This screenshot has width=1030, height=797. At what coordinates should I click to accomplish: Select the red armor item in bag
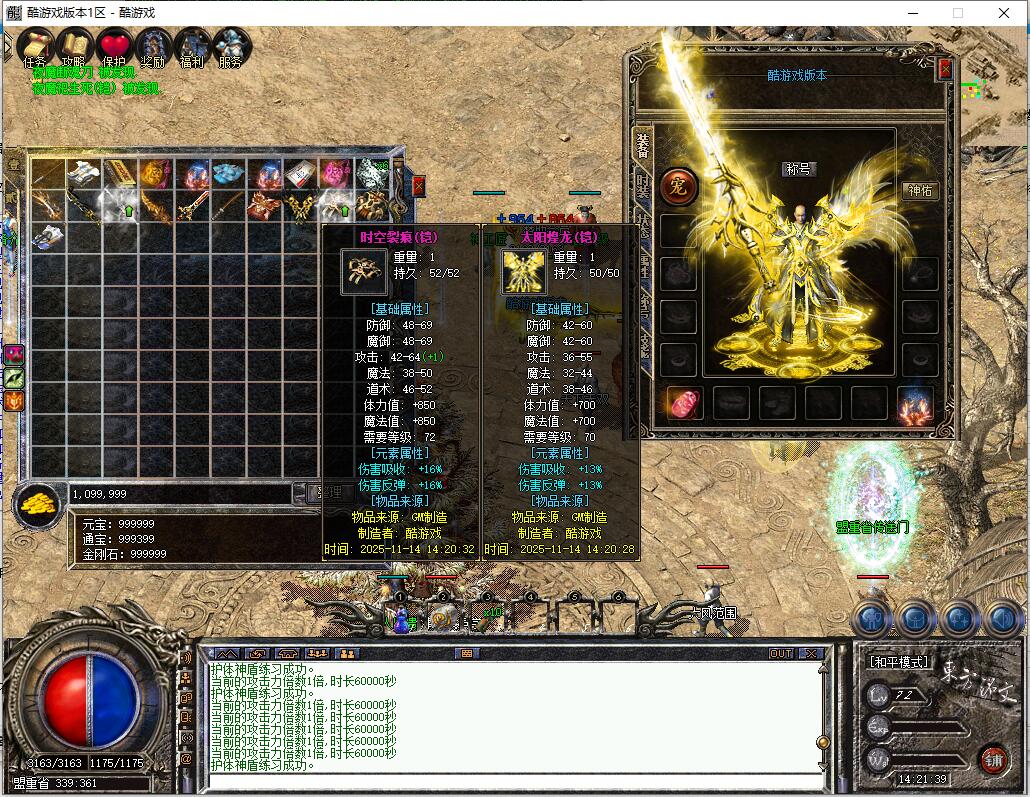coord(265,207)
